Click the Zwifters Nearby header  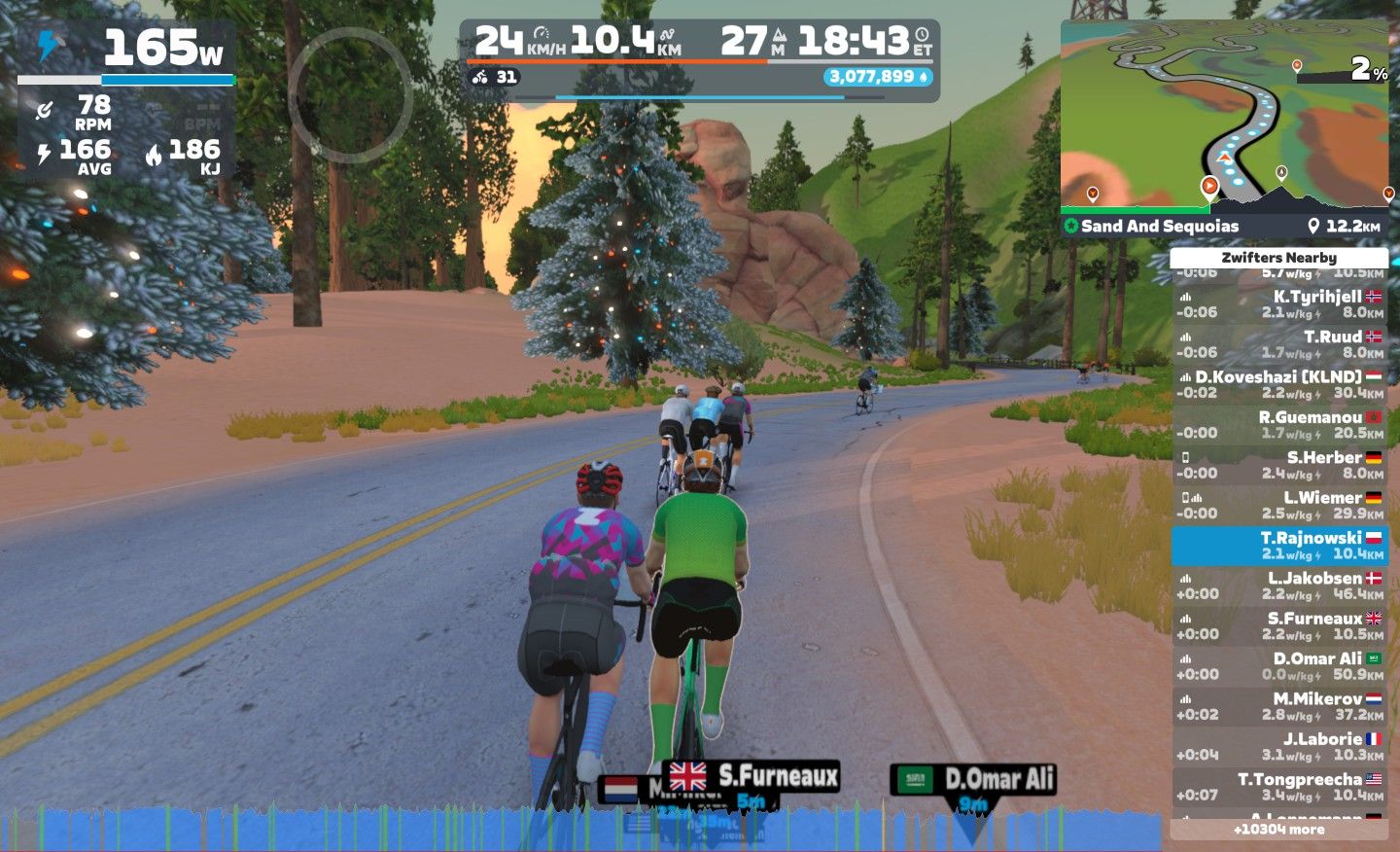1278,258
